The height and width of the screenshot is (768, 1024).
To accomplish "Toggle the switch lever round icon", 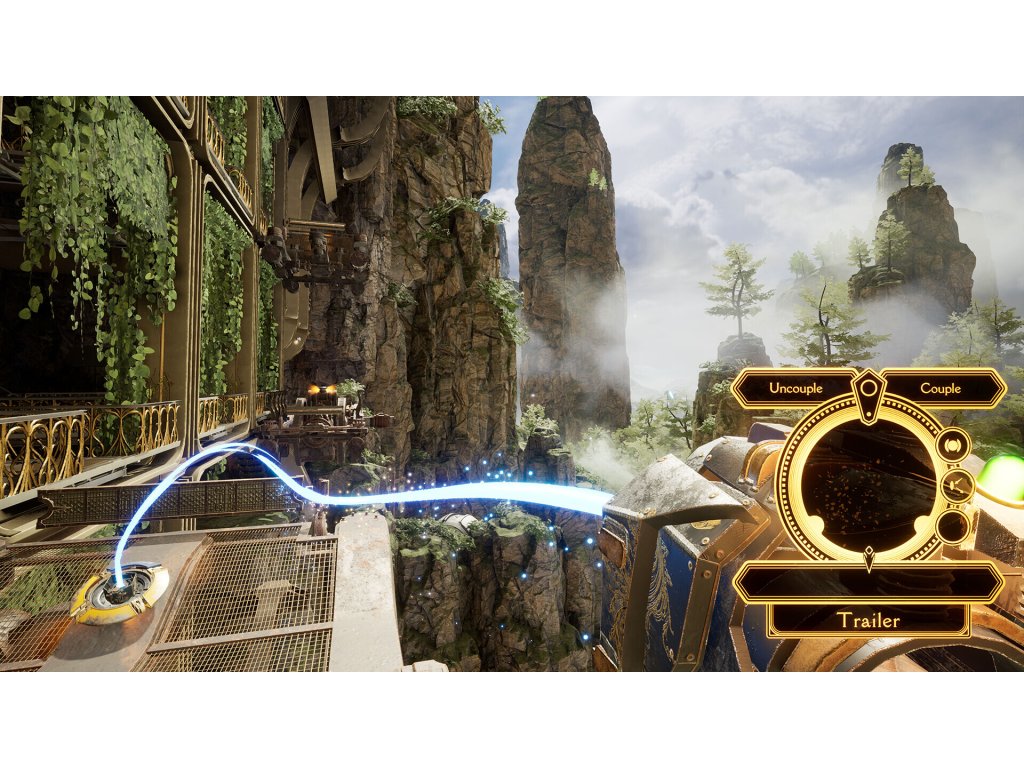I will 957,486.
